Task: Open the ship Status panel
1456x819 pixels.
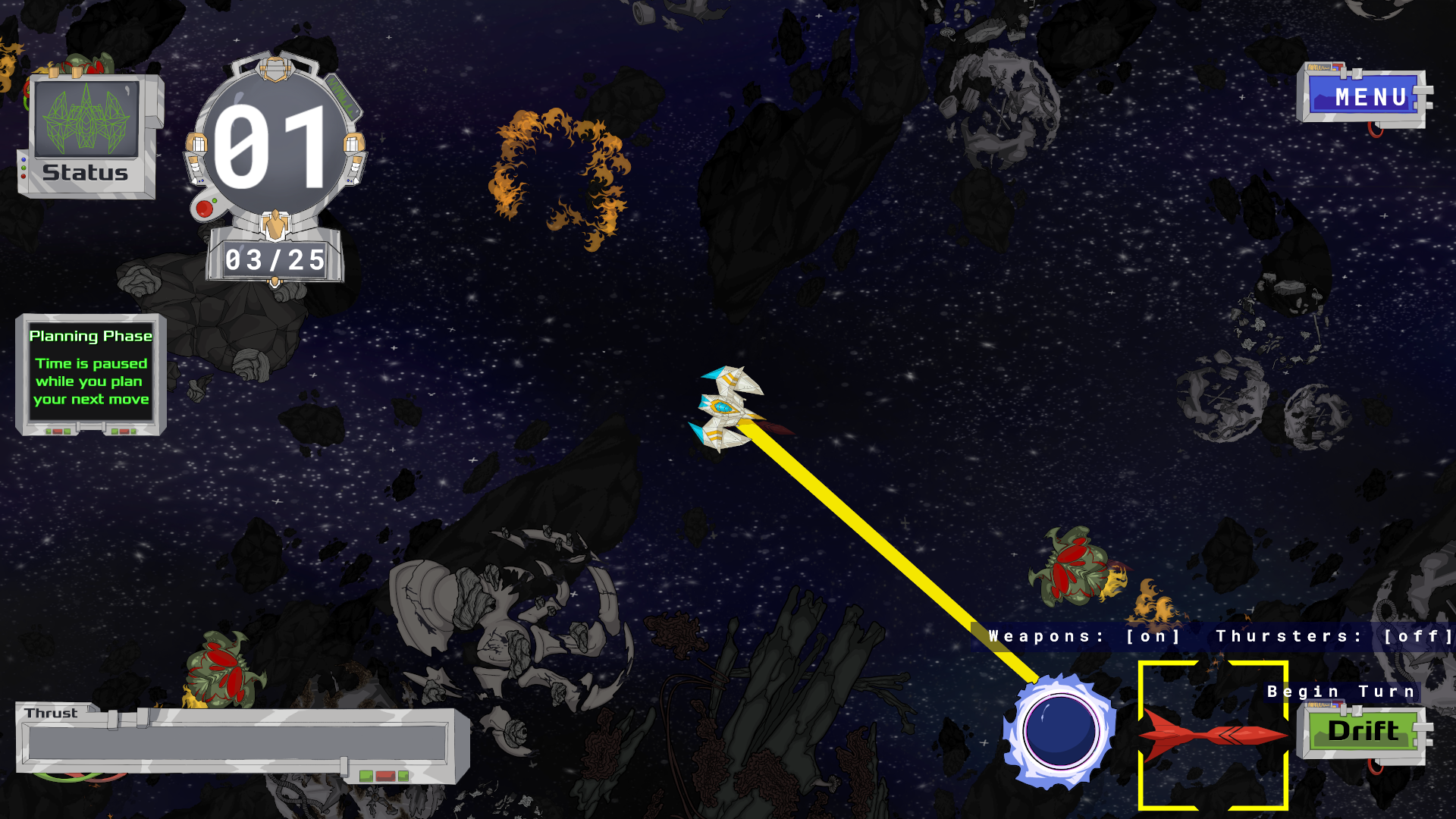Action: (x=86, y=136)
